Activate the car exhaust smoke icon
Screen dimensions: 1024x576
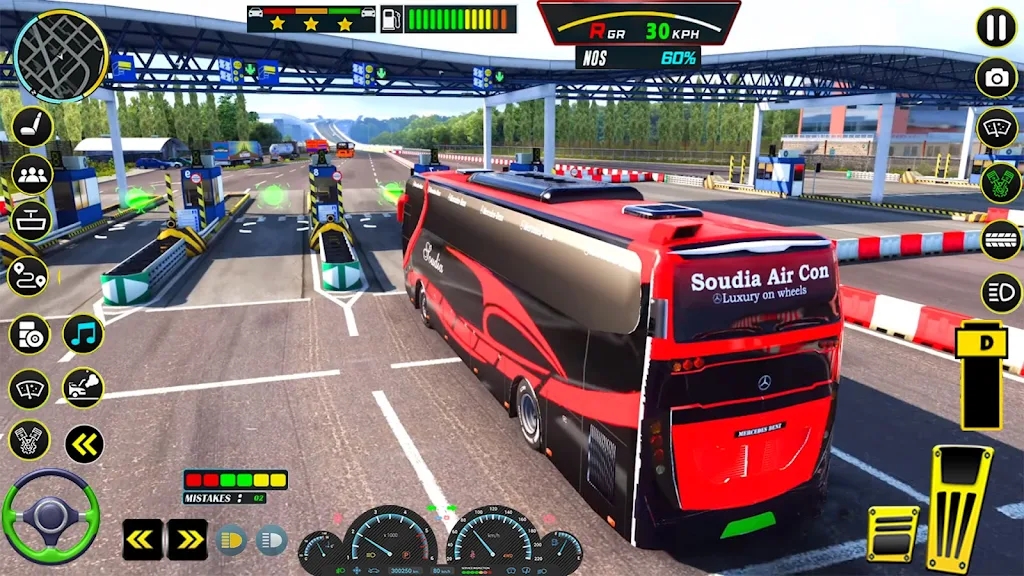coord(84,388)
